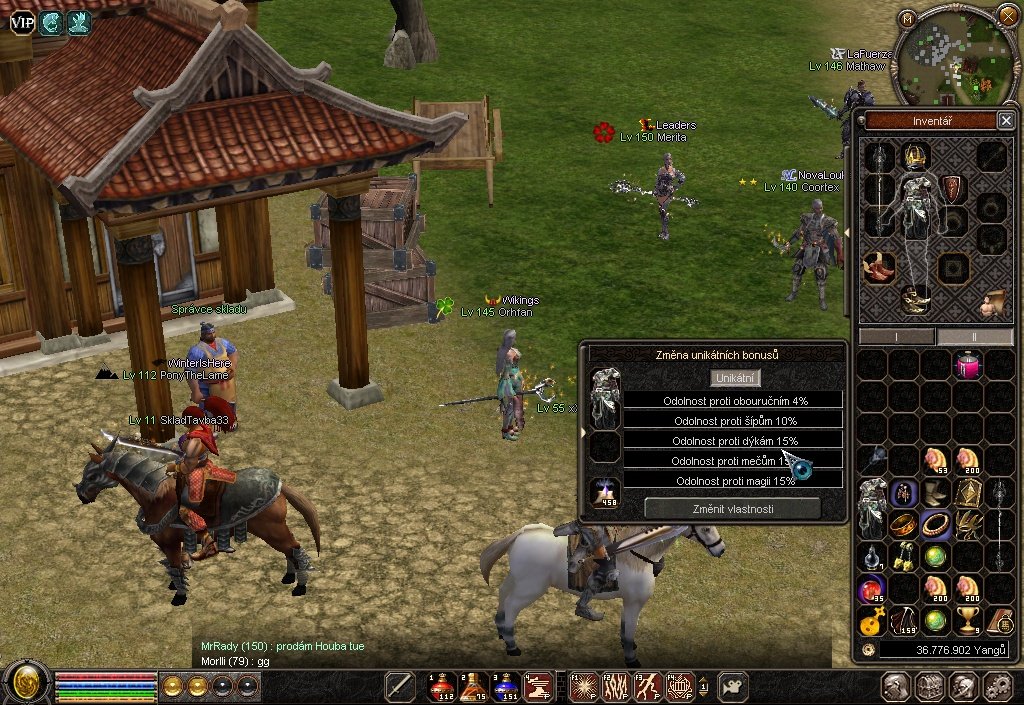Select the bonus changer item with count 458
1024x705 pixels.
[x=605, y=492]
